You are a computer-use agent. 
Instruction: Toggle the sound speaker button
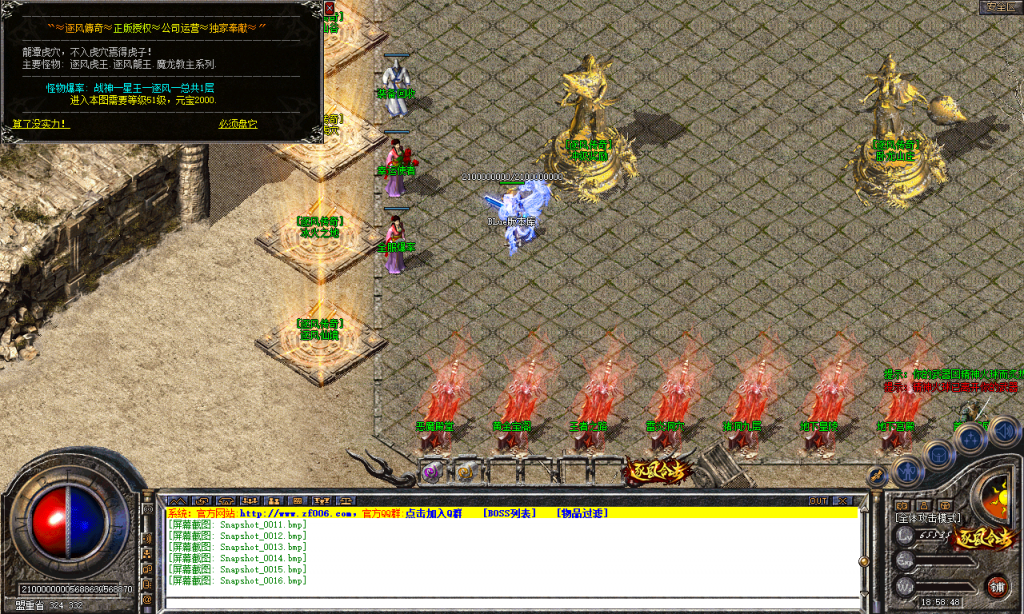1004,431
